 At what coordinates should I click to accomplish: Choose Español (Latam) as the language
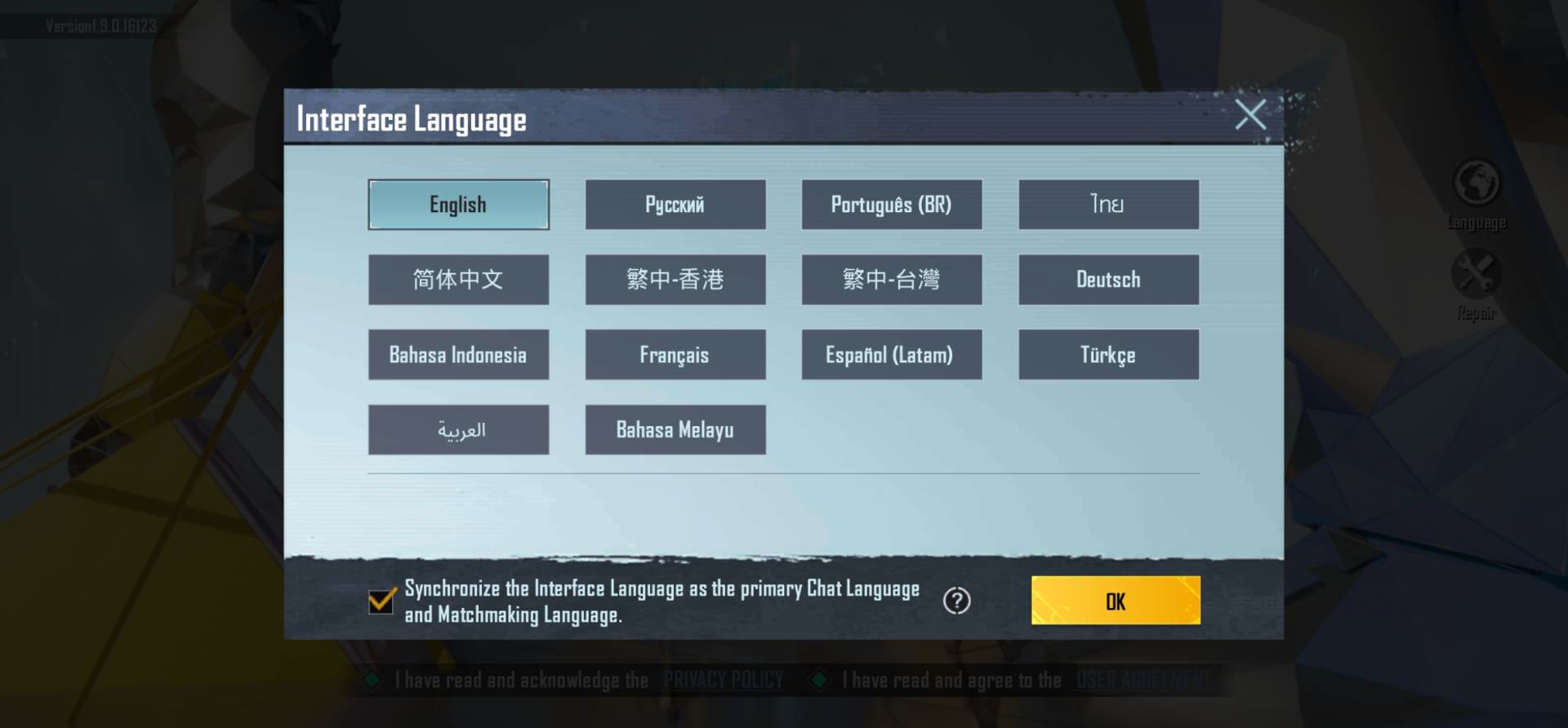(x=892, y=354)
